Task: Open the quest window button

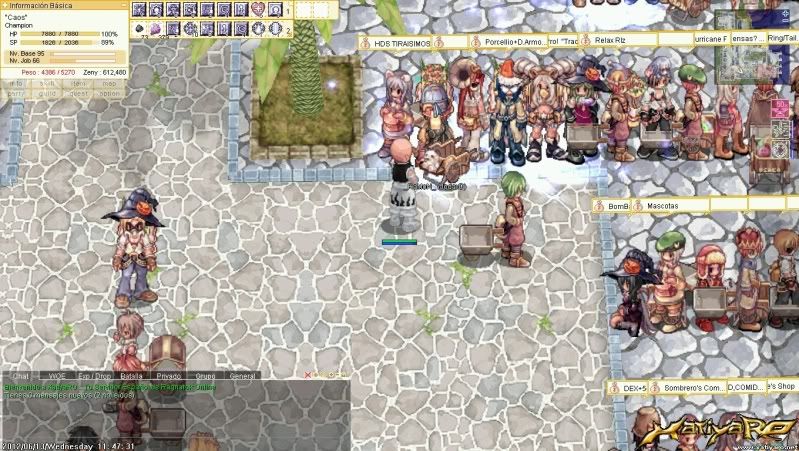Action: pos(78,93)
